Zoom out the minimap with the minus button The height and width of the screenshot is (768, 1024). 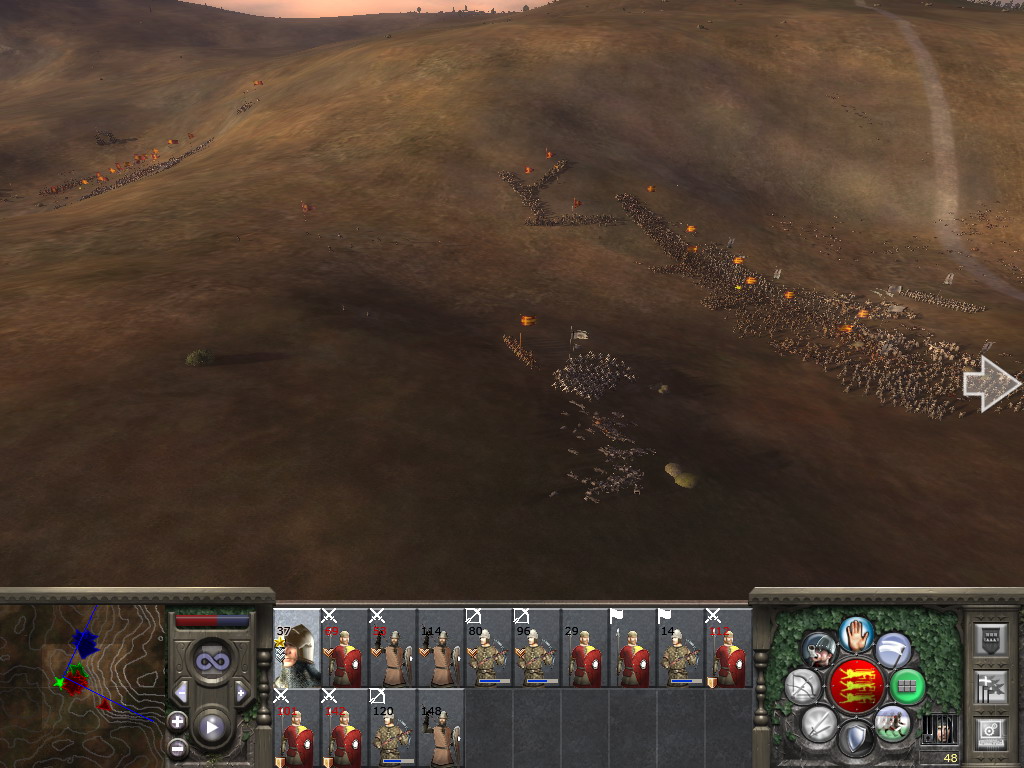click(177, 746)
